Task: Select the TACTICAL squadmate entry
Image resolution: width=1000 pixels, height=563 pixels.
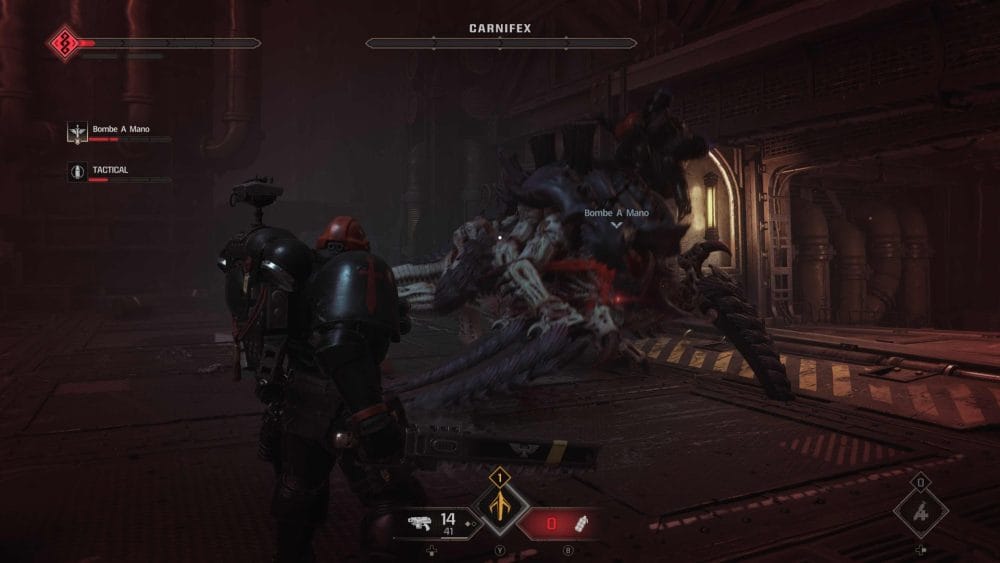Action: point(110,171)
